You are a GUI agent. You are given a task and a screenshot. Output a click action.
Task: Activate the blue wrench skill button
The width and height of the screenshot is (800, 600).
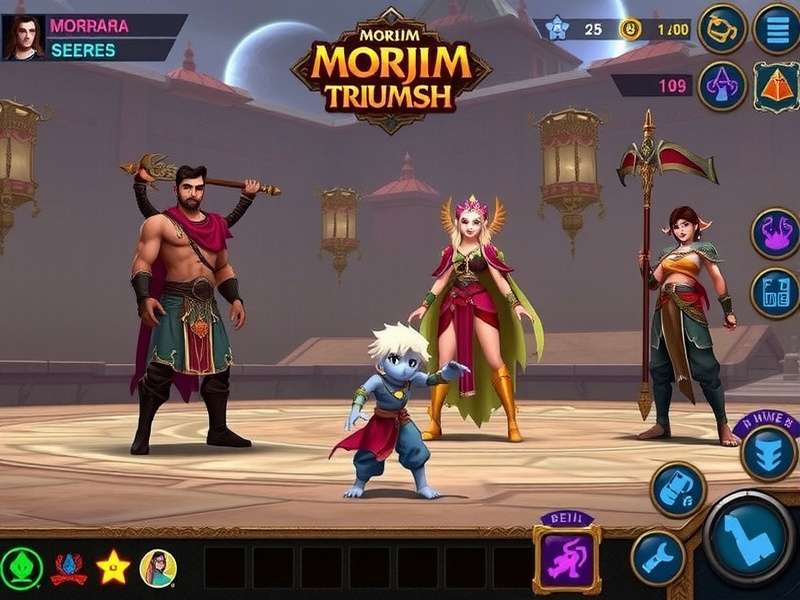coord(657,557)
